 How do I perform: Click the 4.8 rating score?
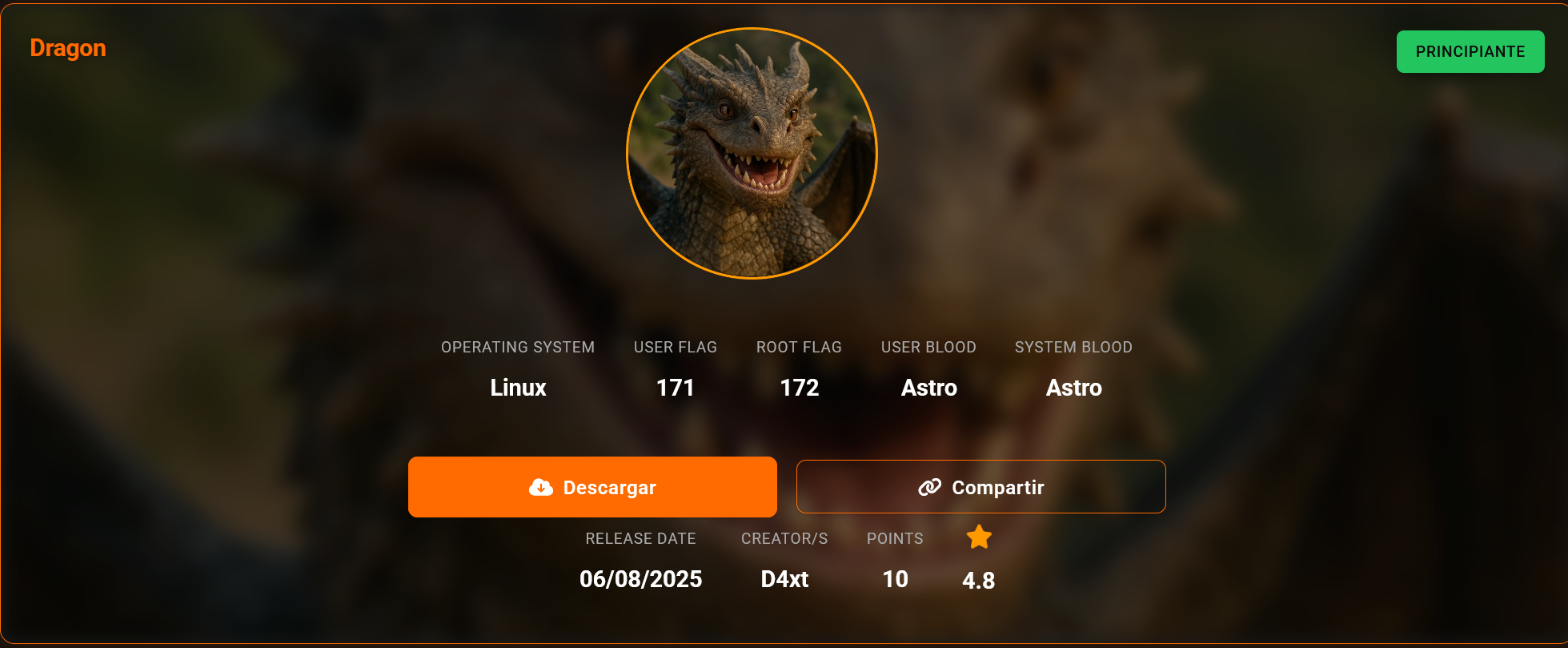[x=979, y=580]
